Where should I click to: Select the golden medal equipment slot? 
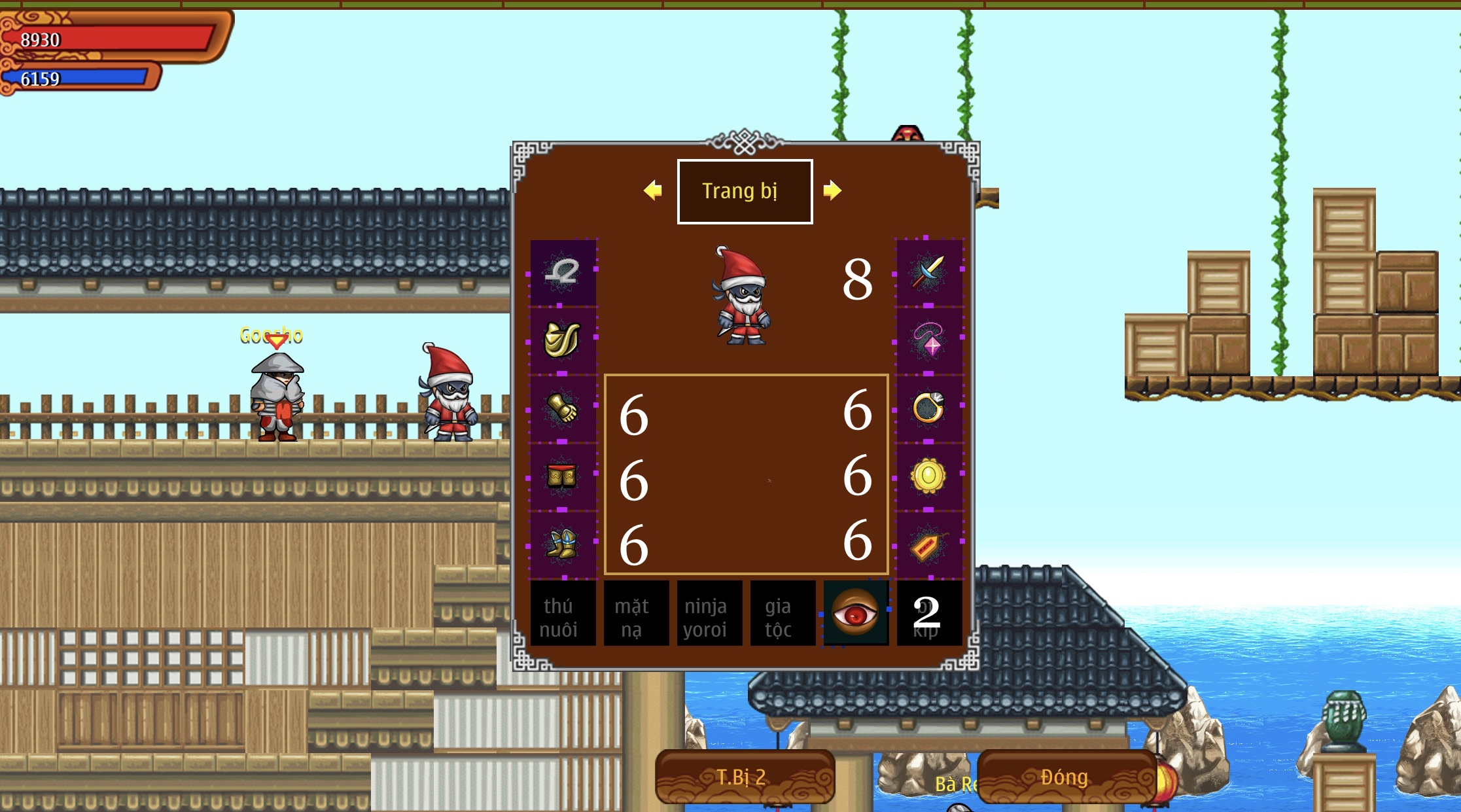[x=929, y=476]
